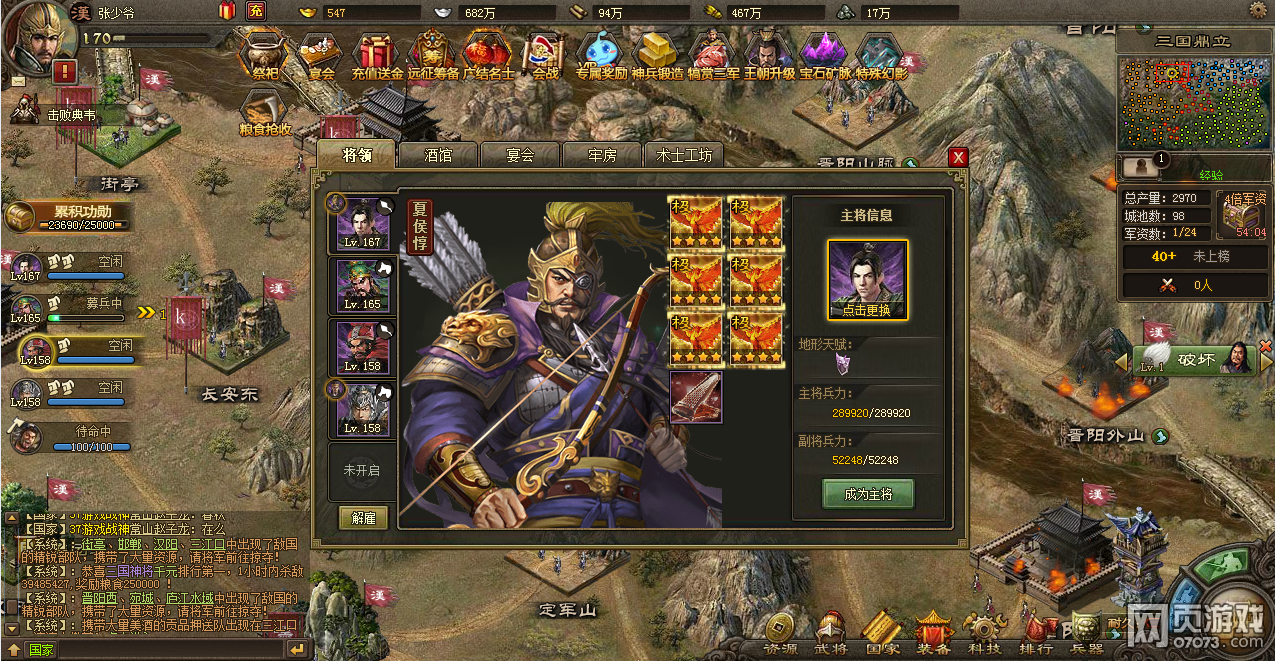Click the 粮食抢收 grain harvest icon

coord(265,113)
